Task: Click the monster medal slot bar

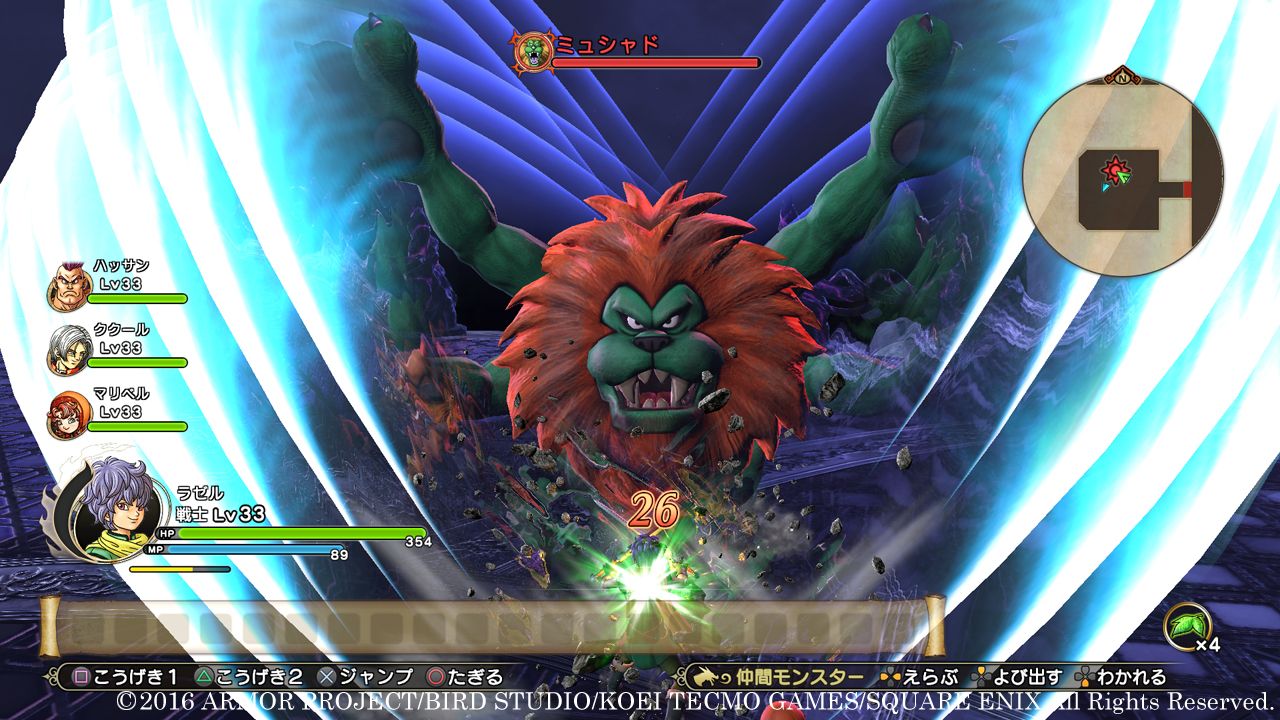Action: pyautogui.click(x=492, y=627)
